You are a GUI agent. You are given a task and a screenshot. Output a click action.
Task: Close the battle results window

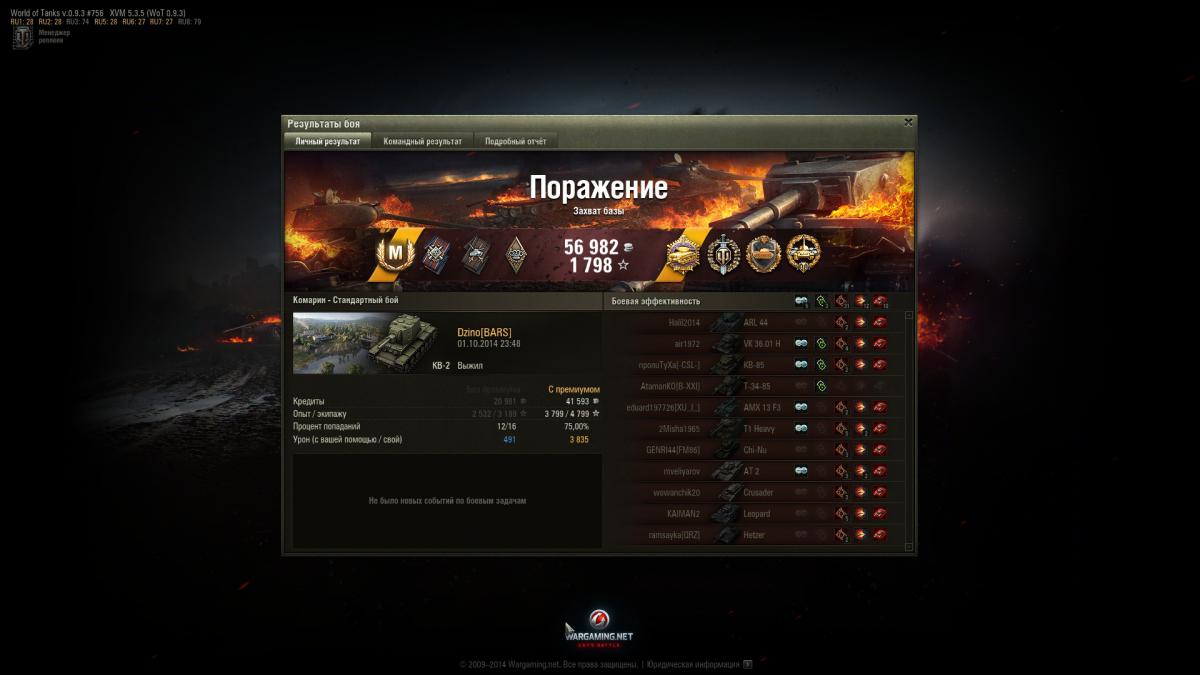(908, 122)
